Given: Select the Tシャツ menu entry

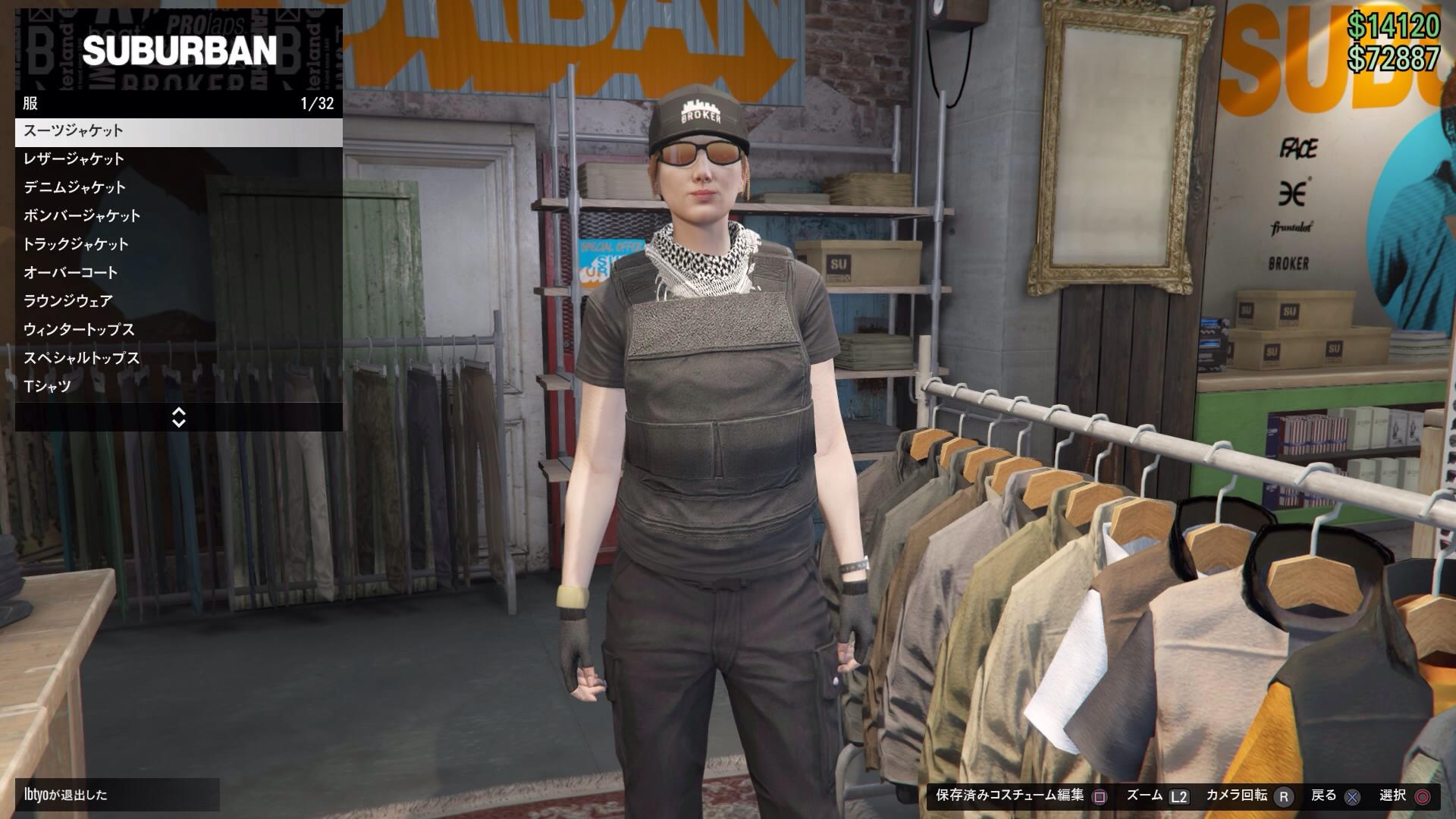Looking at the screenshot, I should (178, 387).
